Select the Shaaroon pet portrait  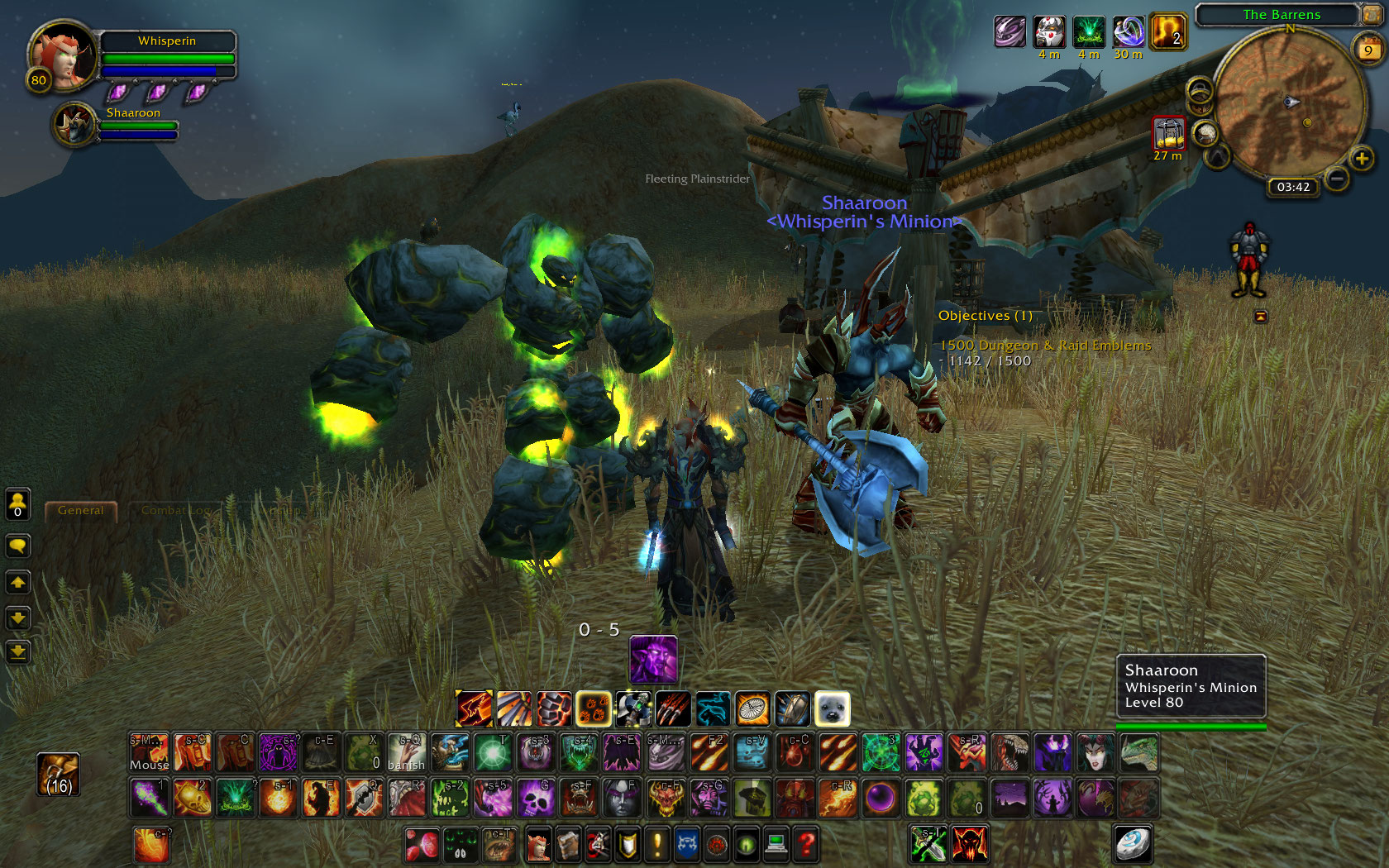point(76,126)
